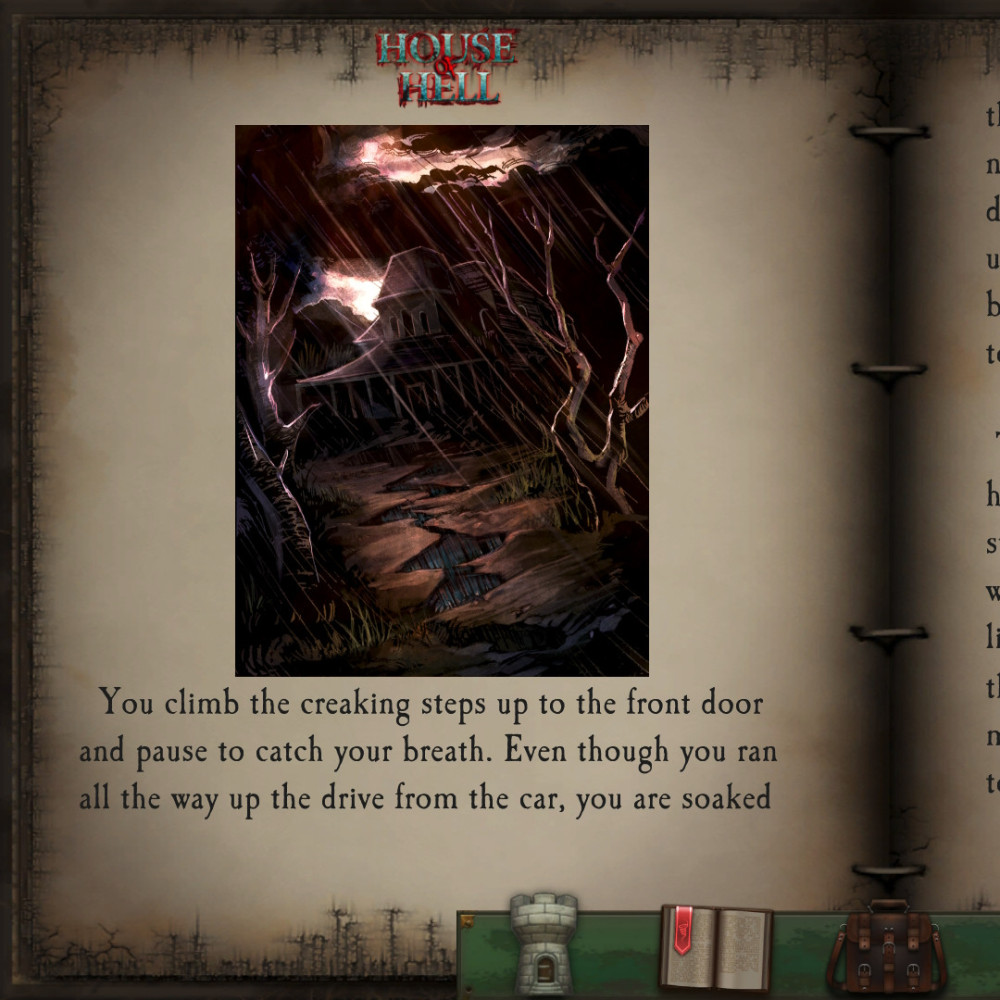Open the book with red bookmark
Image resolution: width=1000 pixels, height=1000 pixels.
715,948
